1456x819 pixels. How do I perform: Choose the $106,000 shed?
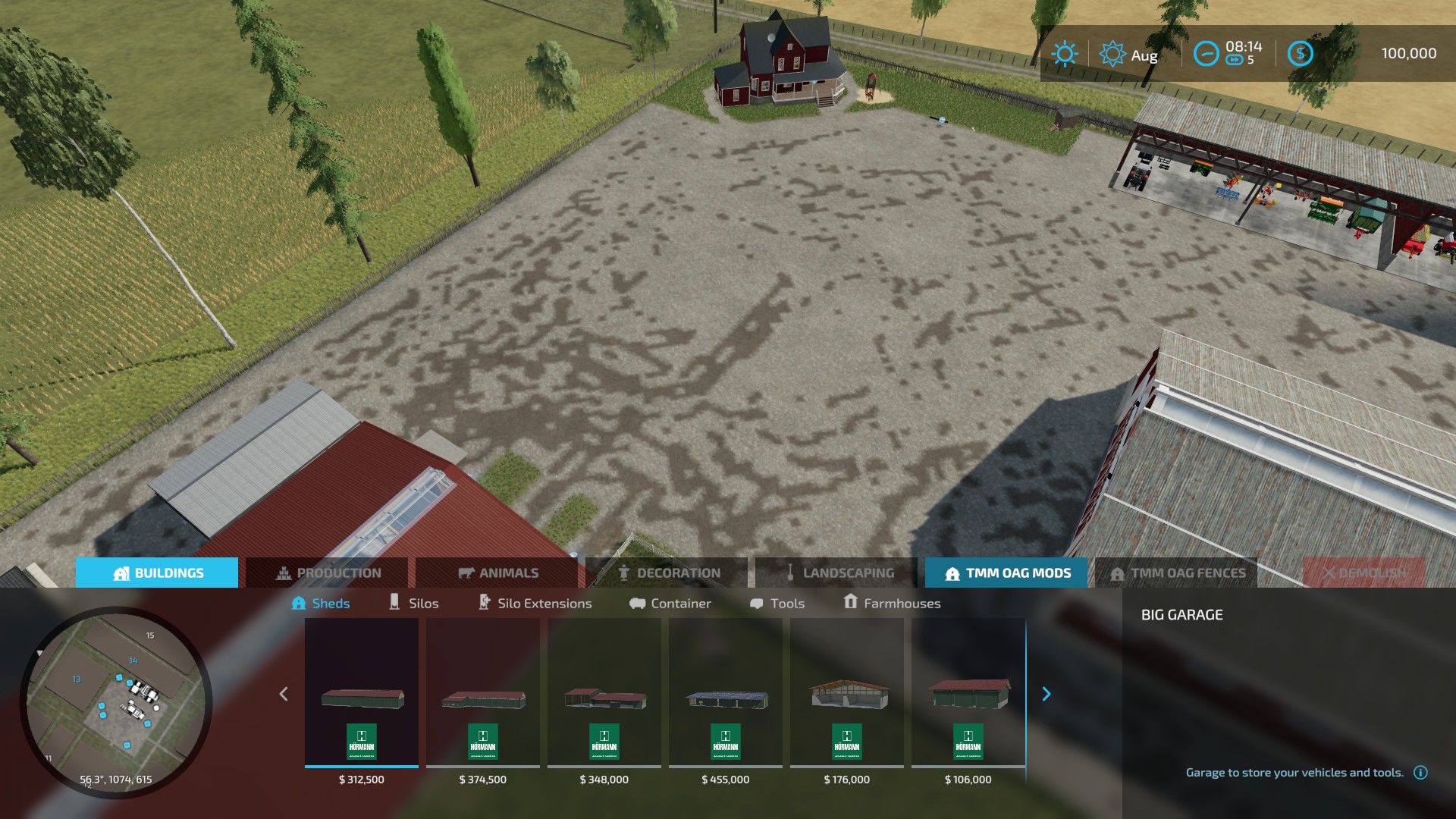click(x=968, y=698)
